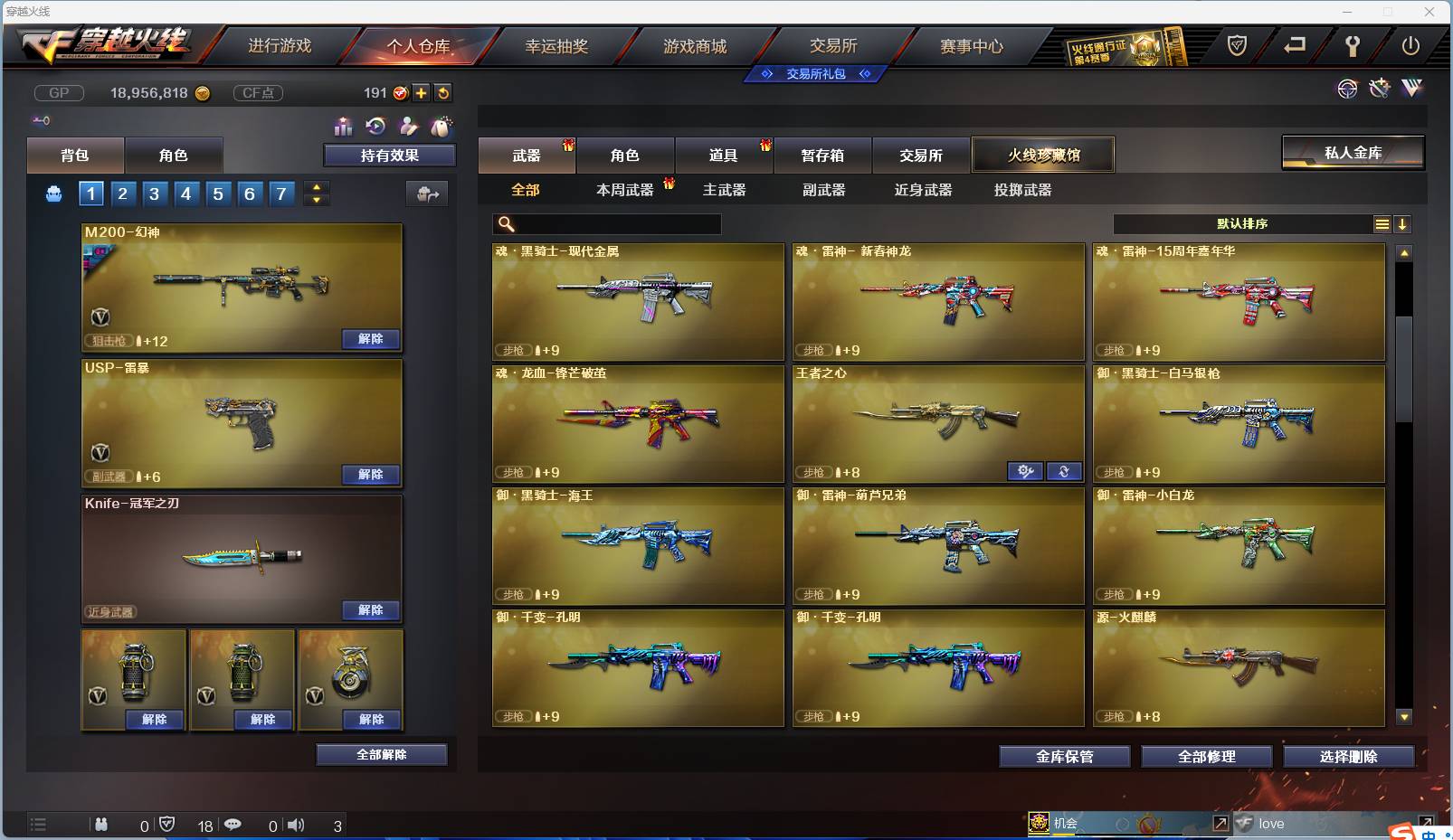The width and height of the screenshot is (1453, 840).
Task: Open the V emblem icon at top right
Action: [x=1411, y=89]
